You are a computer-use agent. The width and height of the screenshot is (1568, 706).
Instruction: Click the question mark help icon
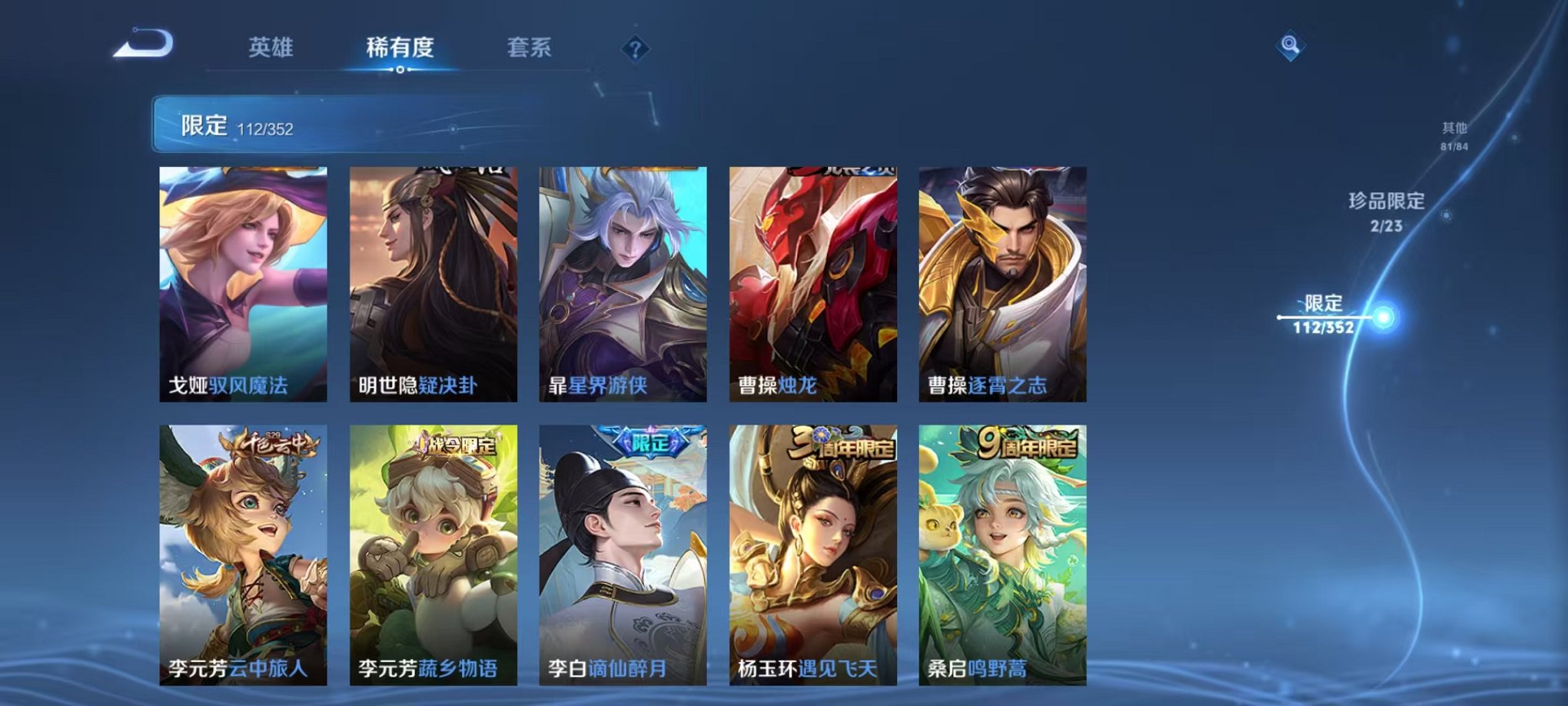pyautogui.click(x=635, y=50)
